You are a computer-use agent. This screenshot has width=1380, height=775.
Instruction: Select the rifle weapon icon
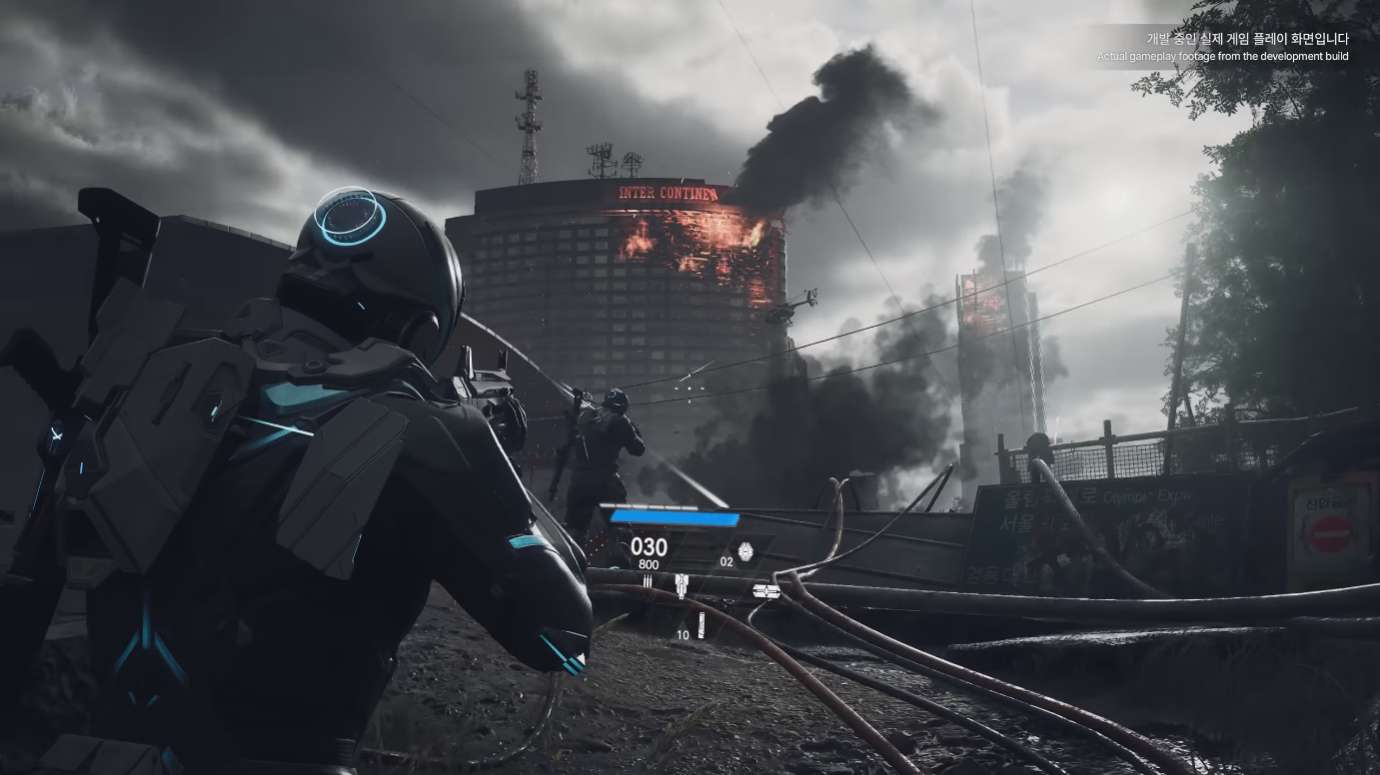click(x=682, y=586)
